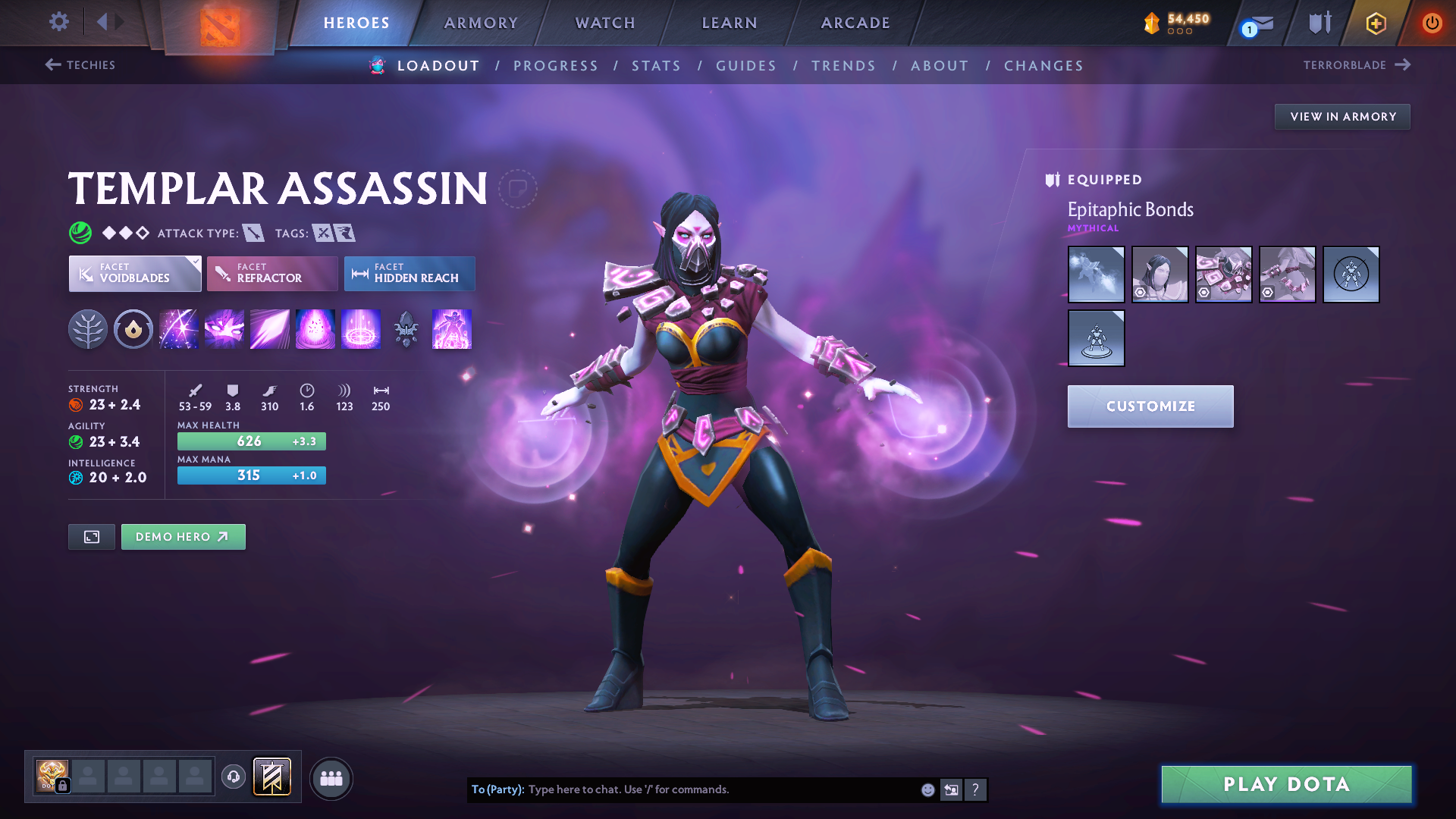The width and height of the screenshot is (1456, 819).
Task: Choose the Refractor facet
Action: tap(272, 273)
